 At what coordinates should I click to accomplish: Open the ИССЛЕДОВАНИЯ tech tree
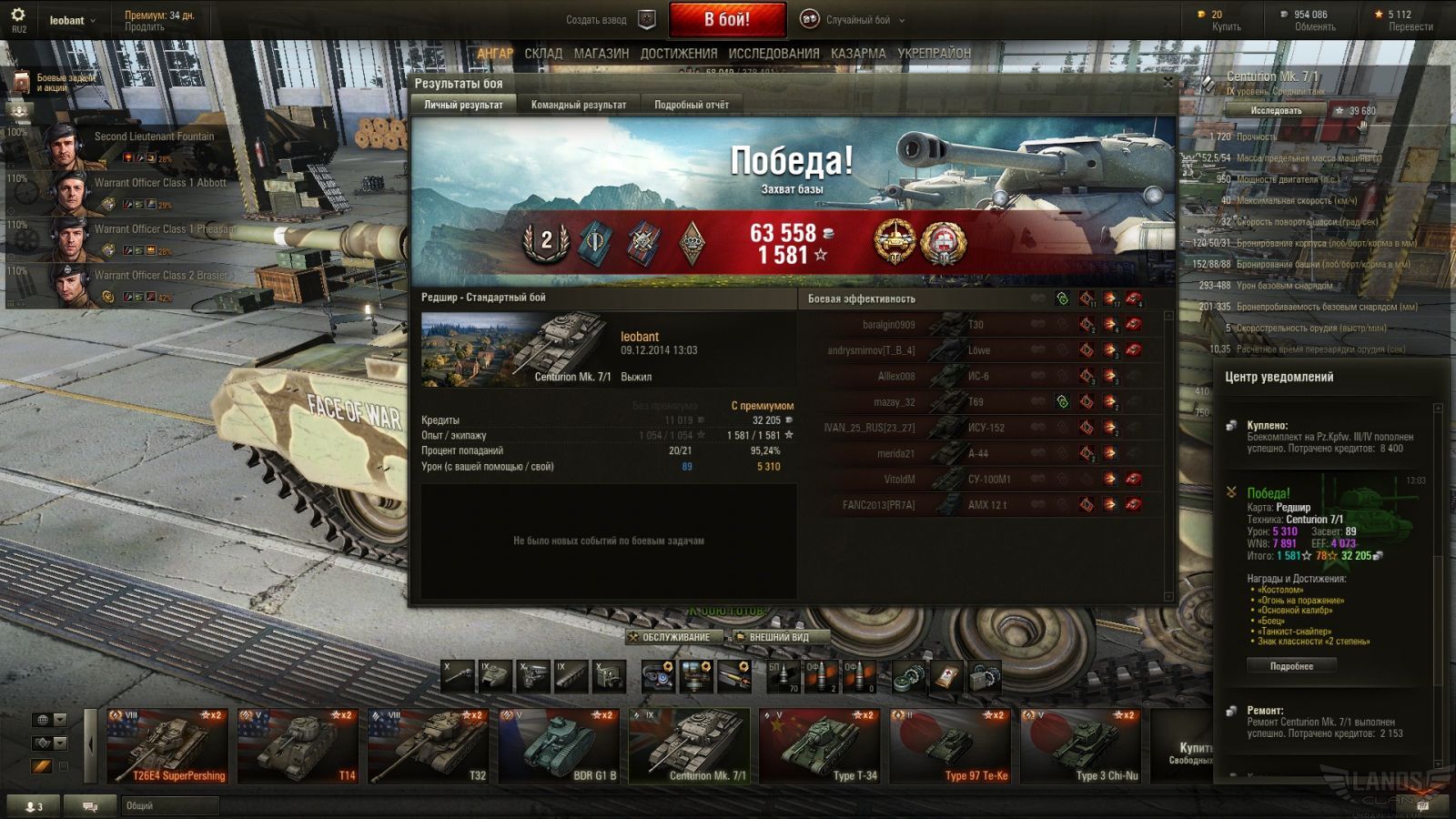[773, 54]
